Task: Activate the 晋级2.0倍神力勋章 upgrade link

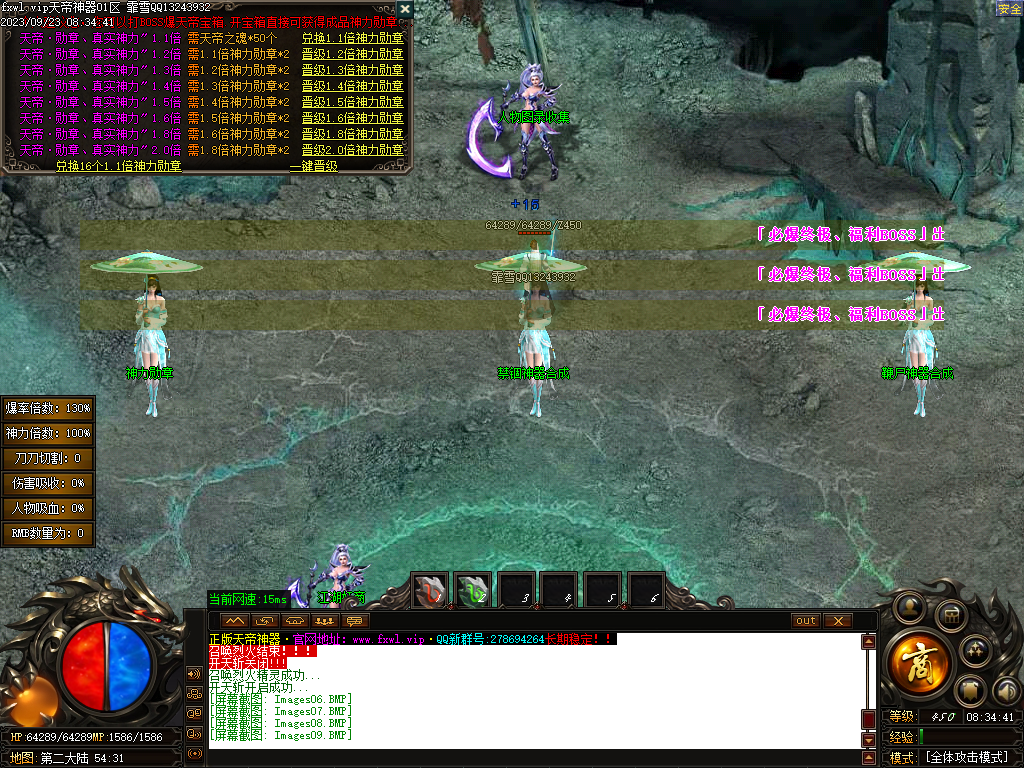Action: click(352, 150)
